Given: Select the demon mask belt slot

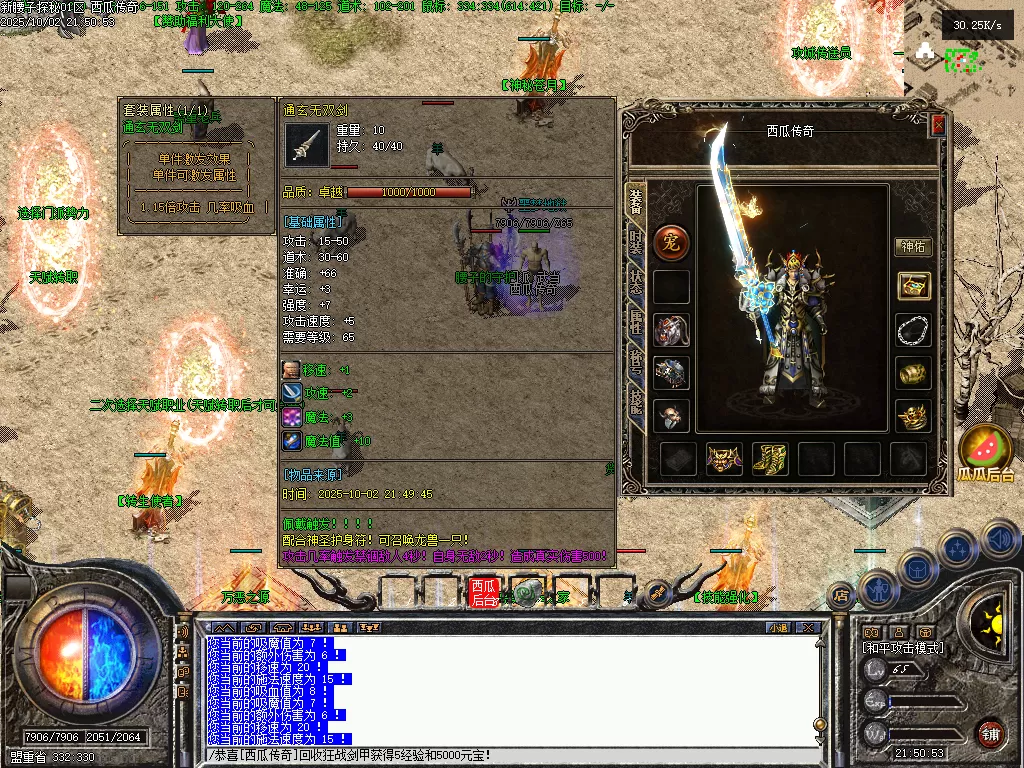Looking at the screenshot, I should pos(724,458).
